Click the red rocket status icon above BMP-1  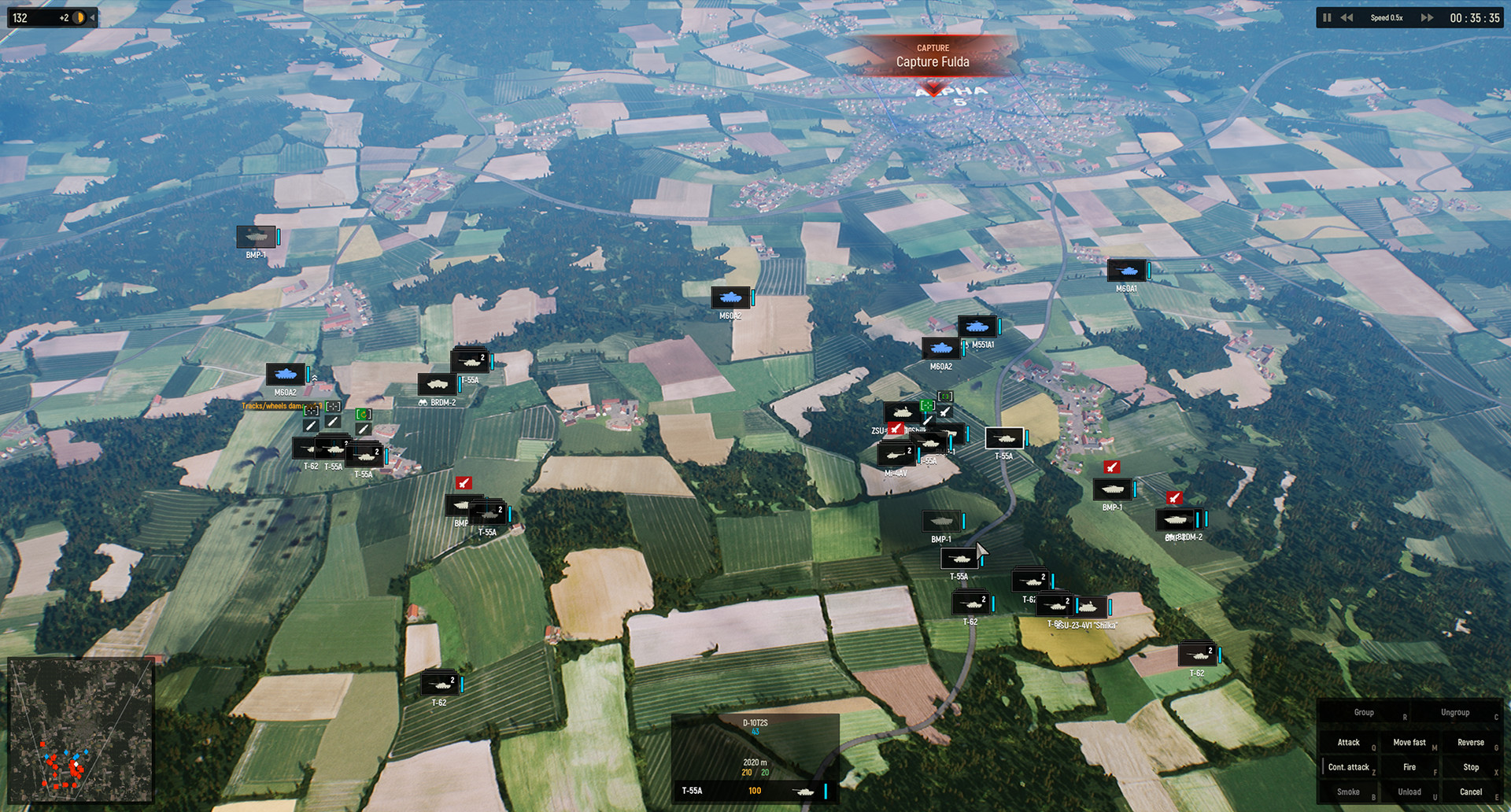click(1111, 467)
